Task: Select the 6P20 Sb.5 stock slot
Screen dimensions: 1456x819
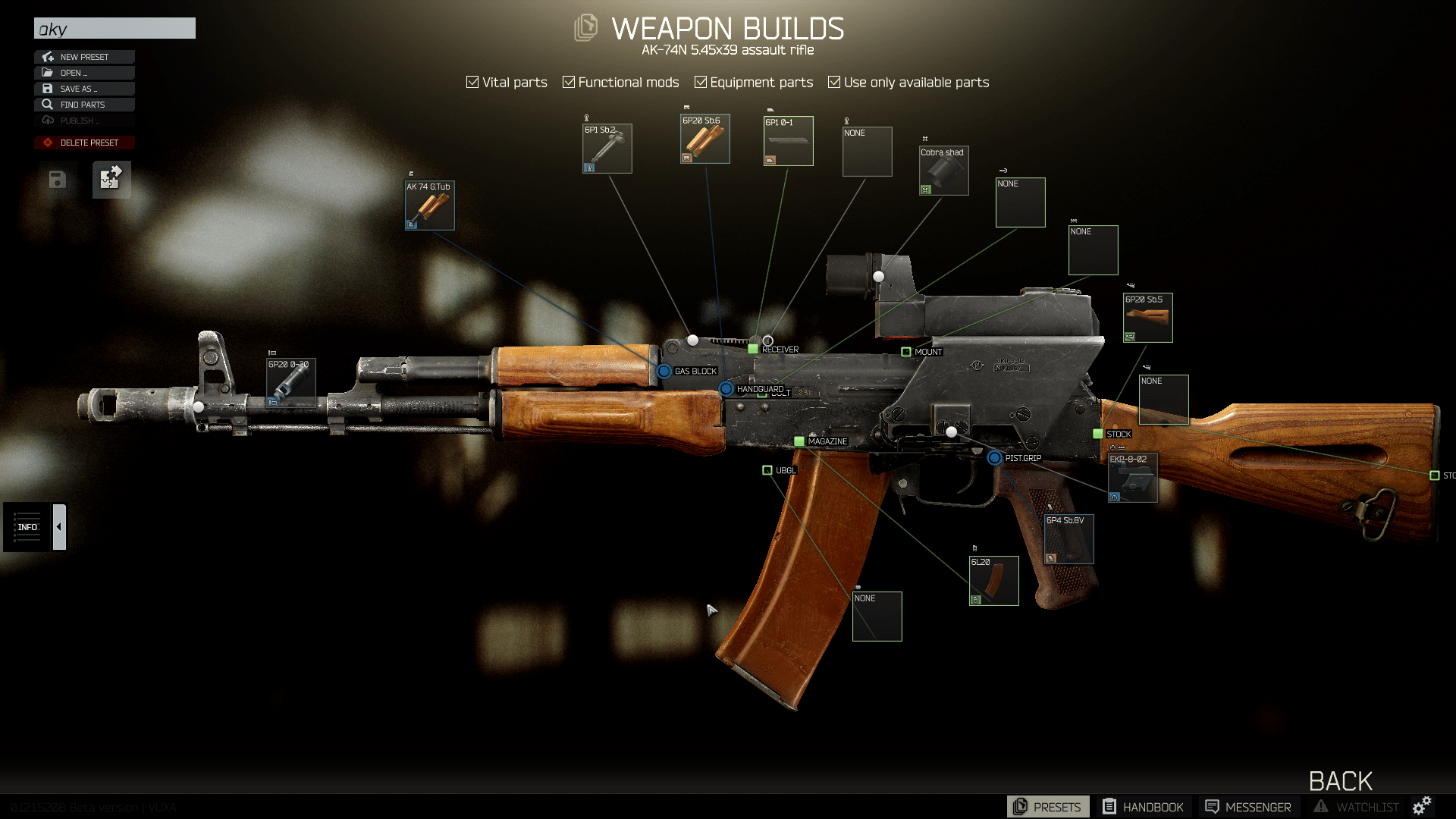Action: (x=1147, y=318)
